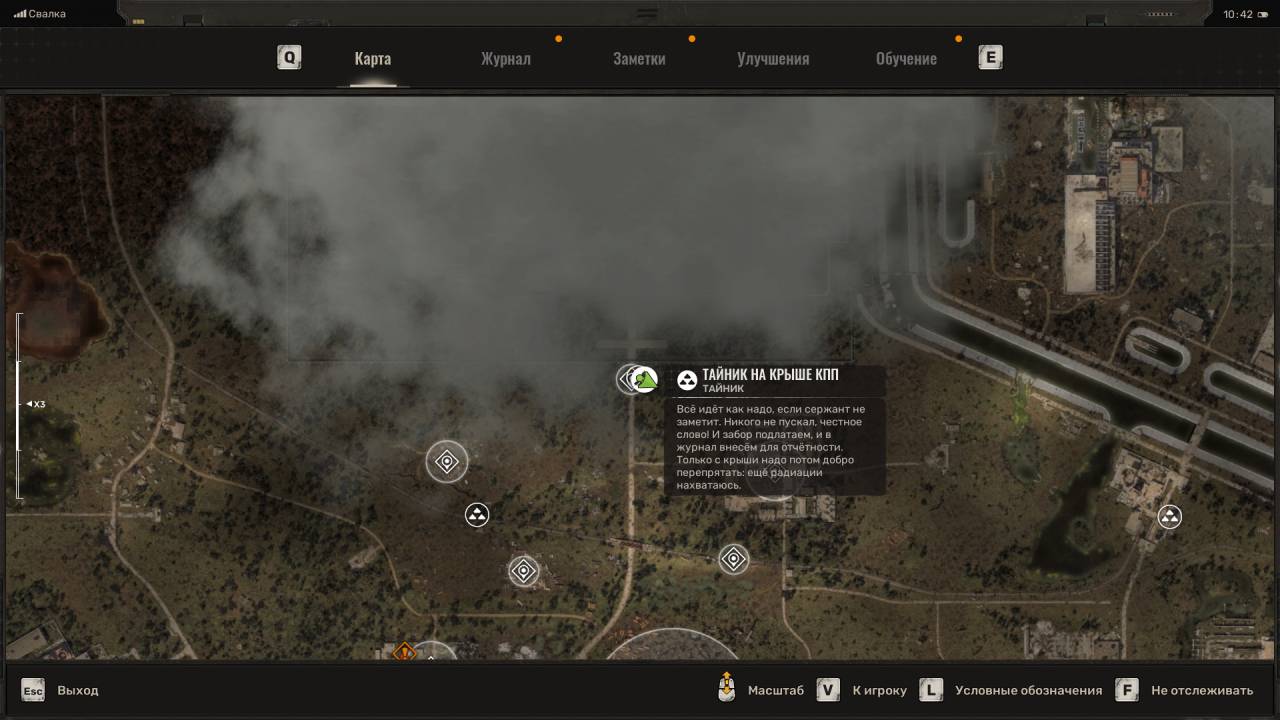Select the orange diamond marker on the map
Image resolution: width=1280 pixels, height=720 pixels.
404,651
